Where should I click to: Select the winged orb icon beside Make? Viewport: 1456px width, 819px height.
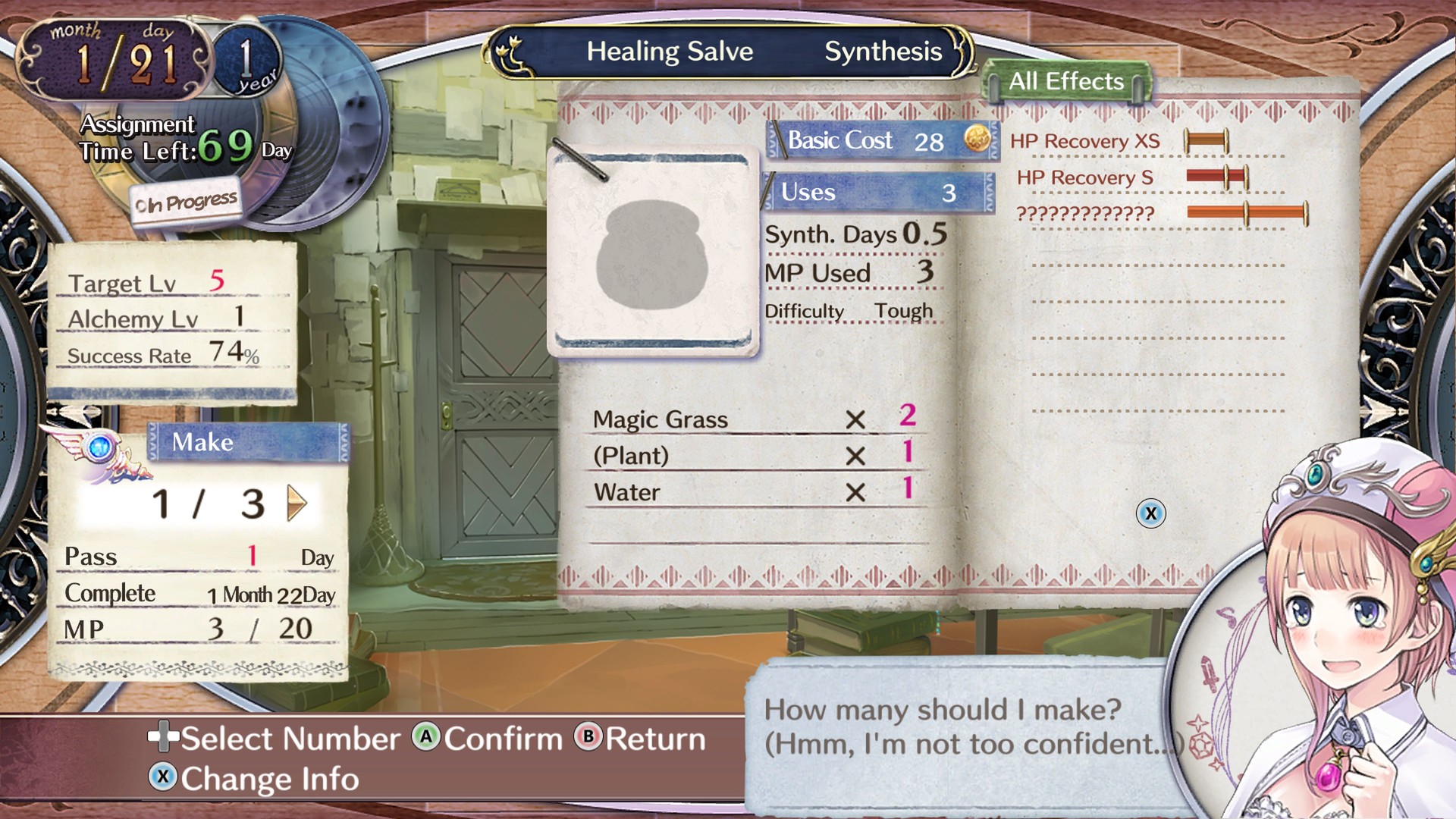coord(99,447)
